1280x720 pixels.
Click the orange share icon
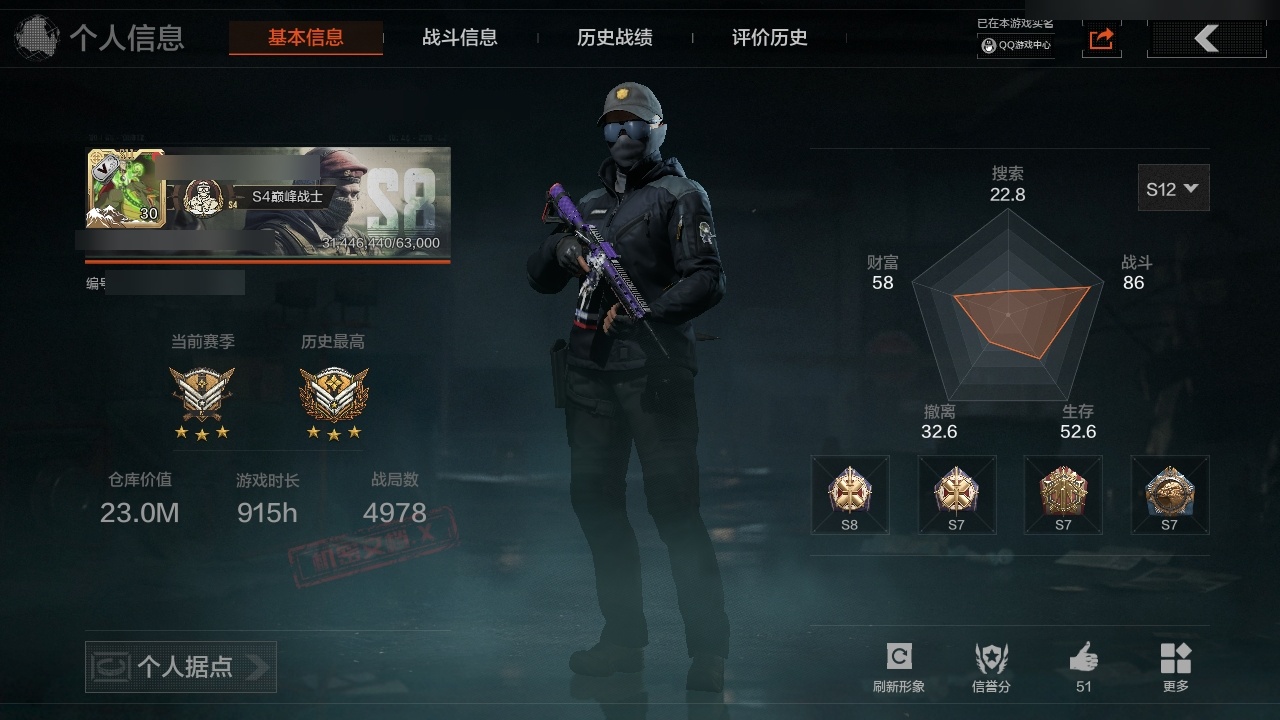[1101, 39]
